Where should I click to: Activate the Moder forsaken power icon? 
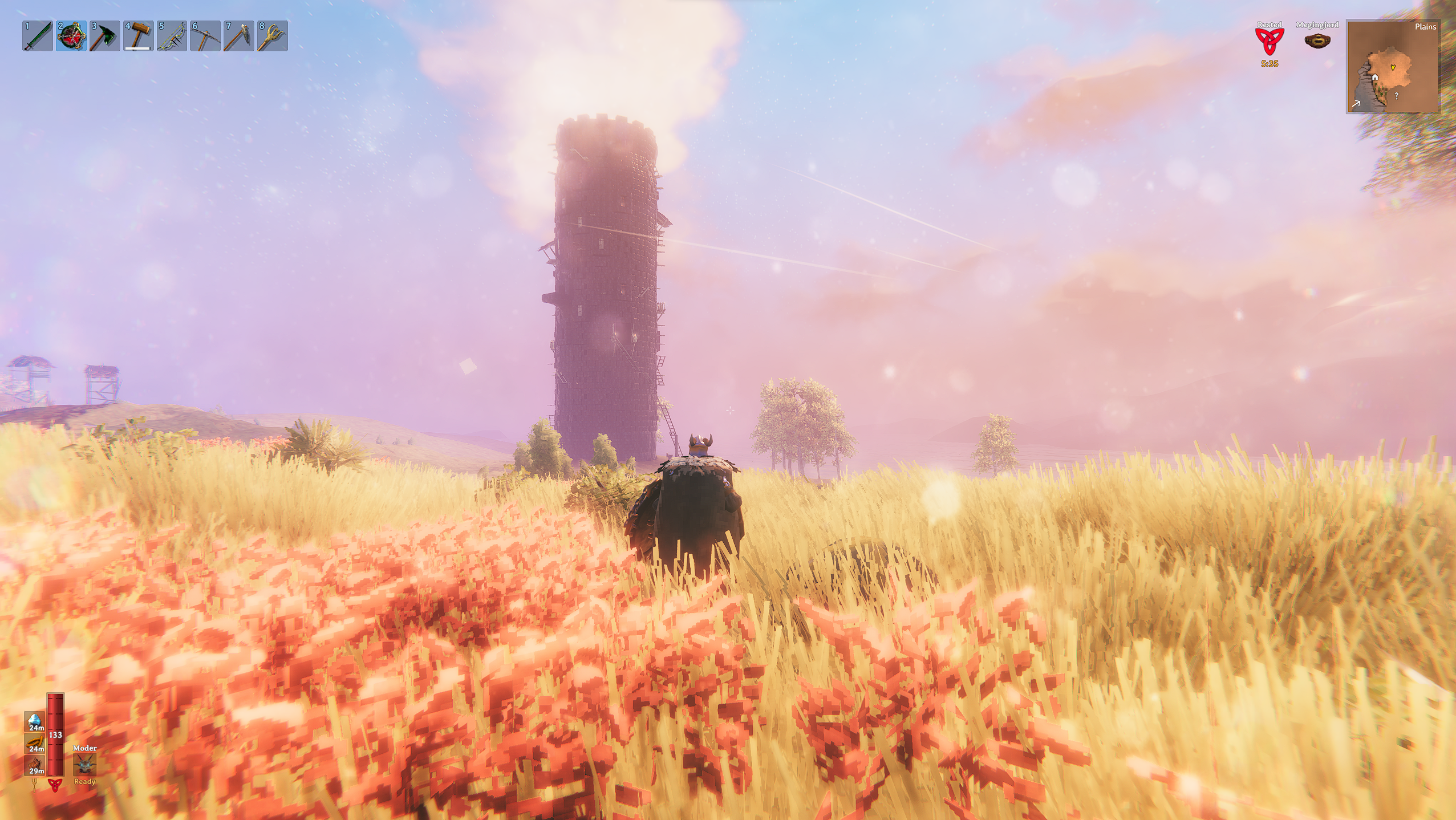(84, 765)
